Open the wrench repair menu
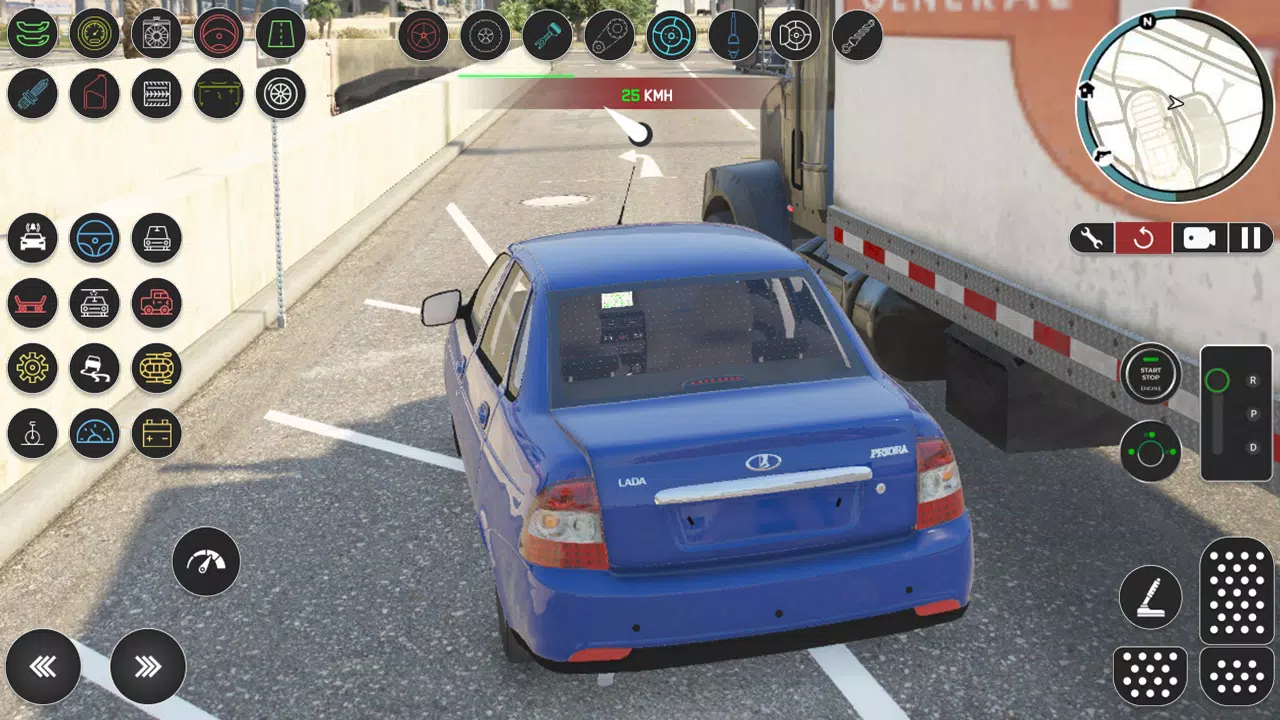The height and width of the screenshot is (720, 1280). [x=1092, y=238]
